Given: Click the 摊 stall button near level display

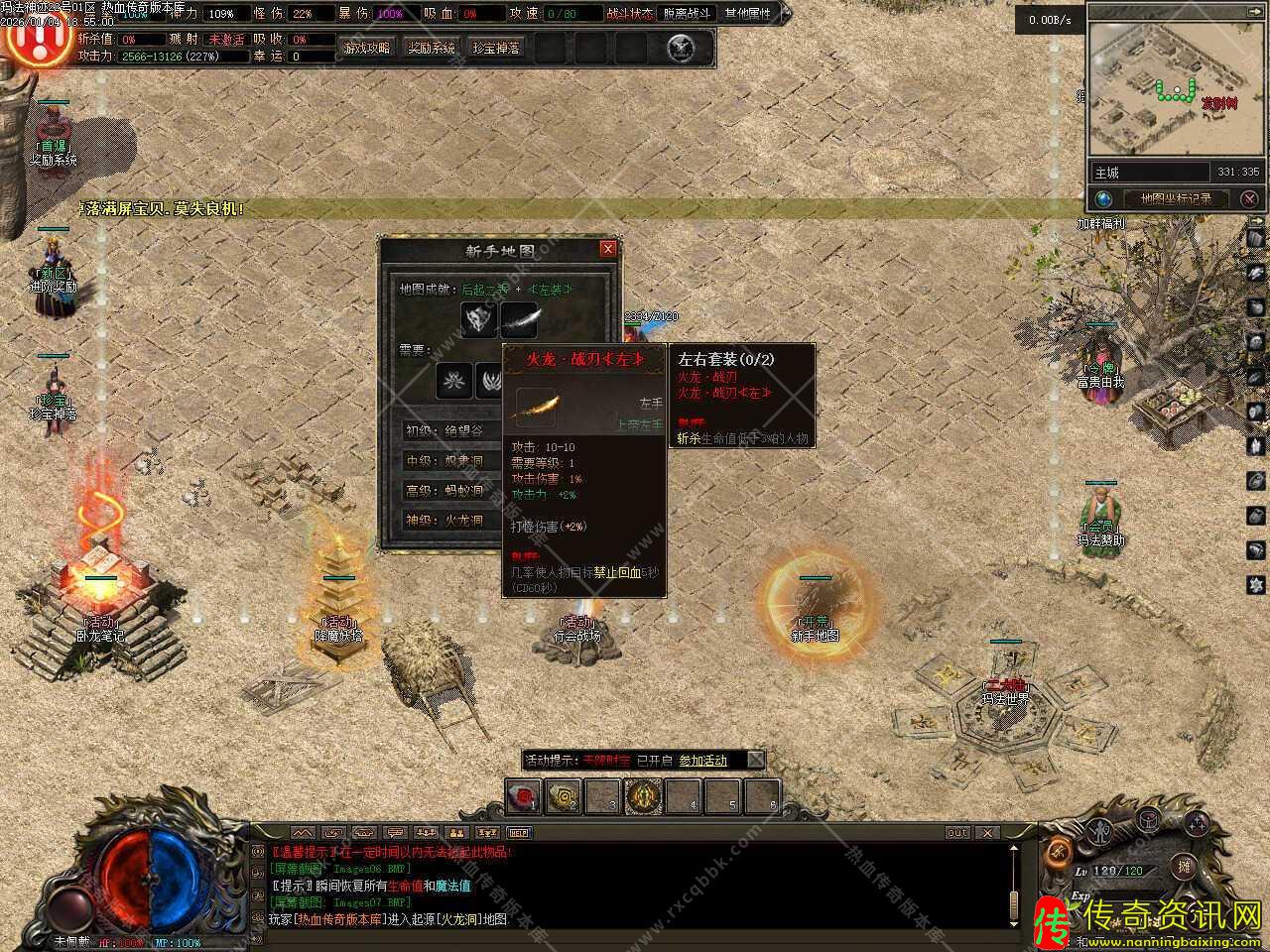Looking at the screenshot, I should (1184, 868).
